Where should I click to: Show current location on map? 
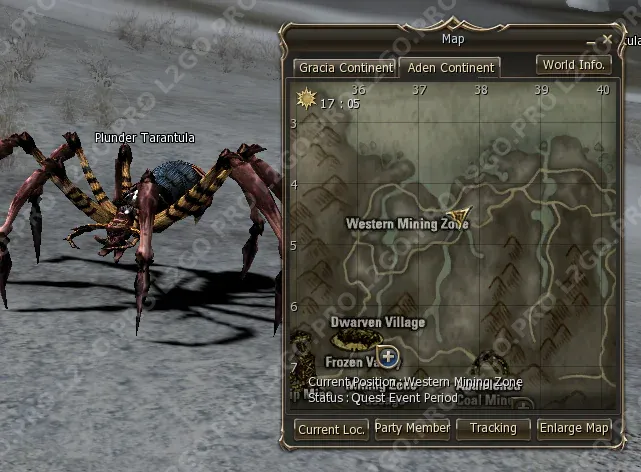[x=331, y=428]
